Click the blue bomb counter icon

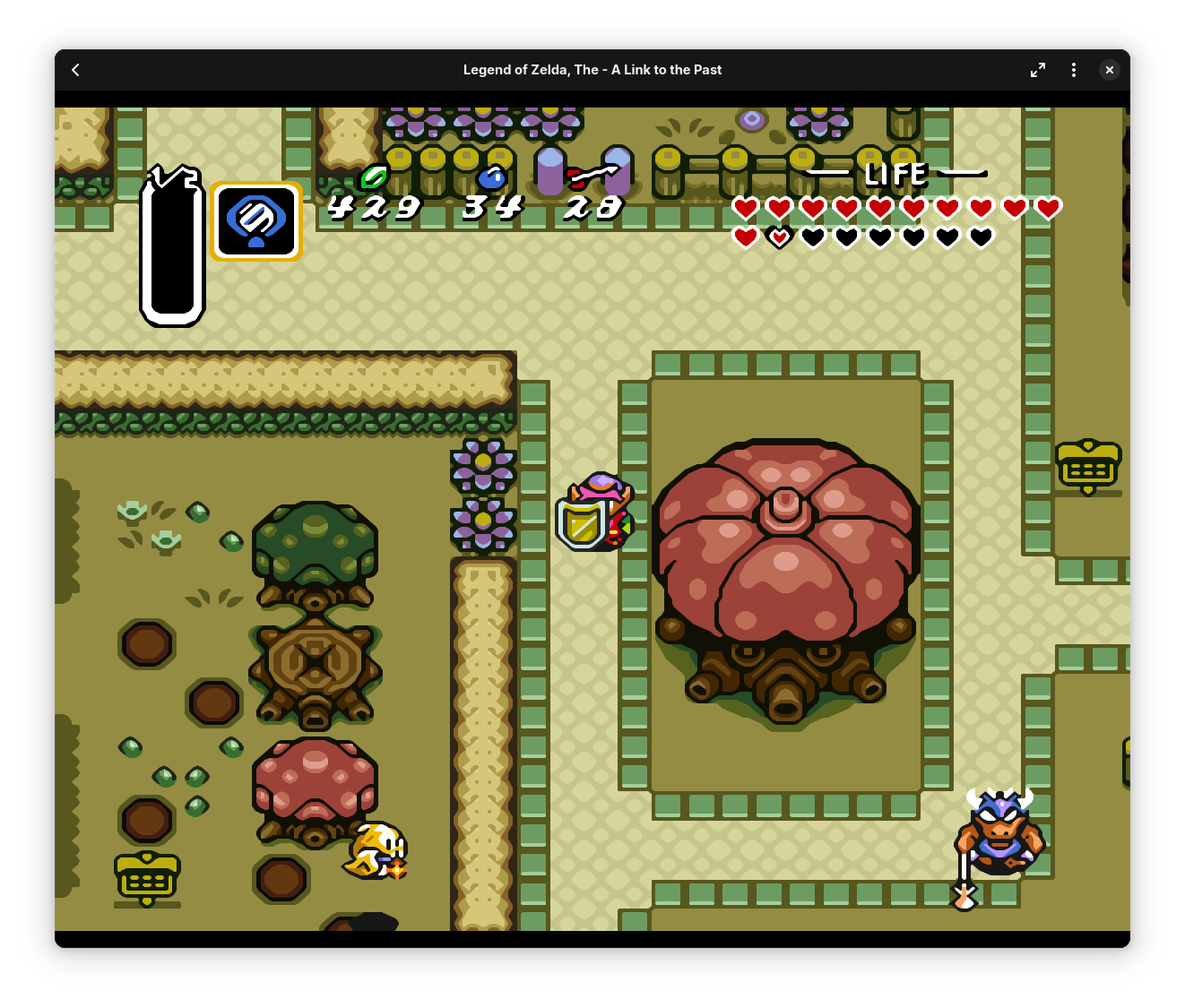[x=494, y=178]
